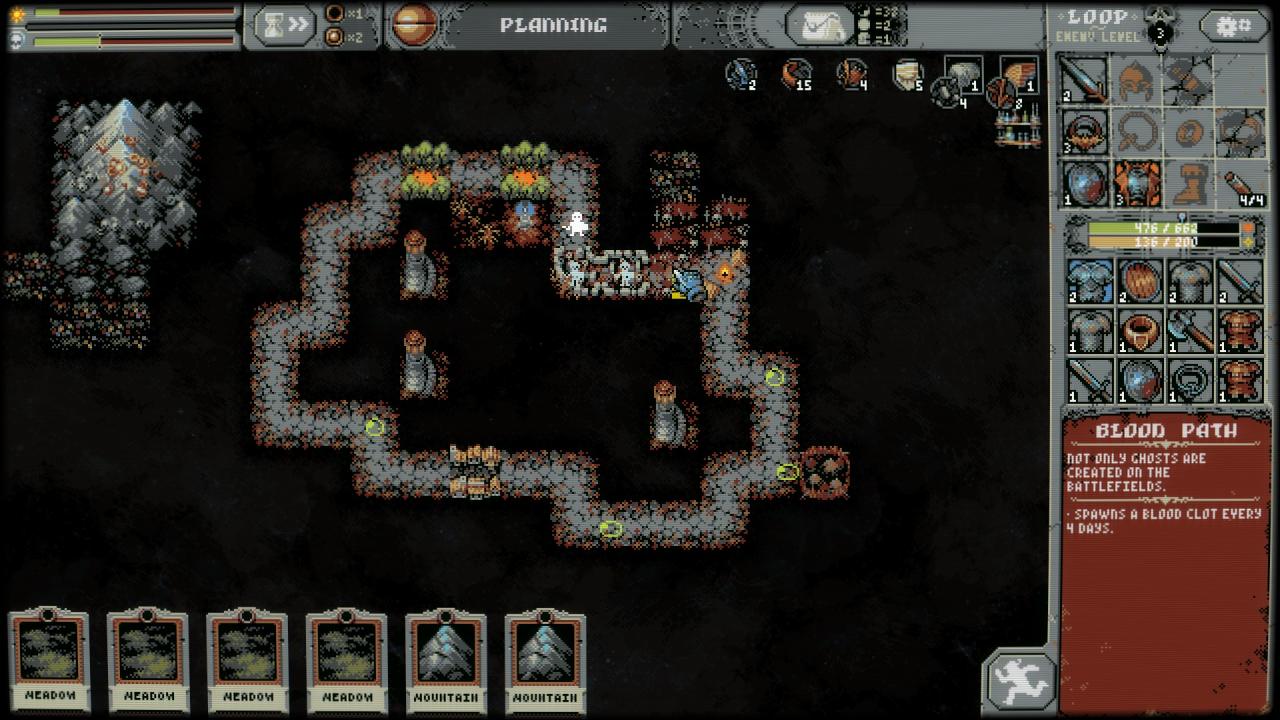Select the equipped spiked ring slot
This screenshot has width=1280, height=720.
(x=1085, y=132)
